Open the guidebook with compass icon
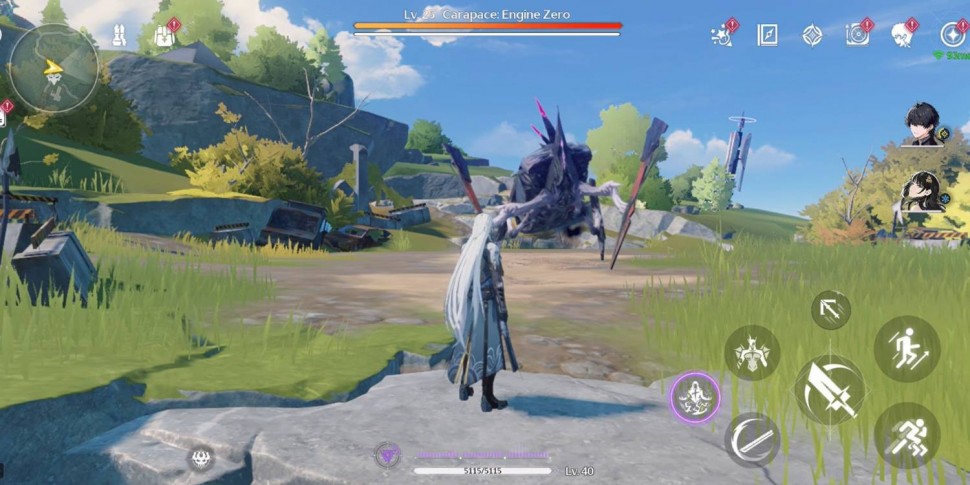 pyautogui.click(x=767, y=35)
